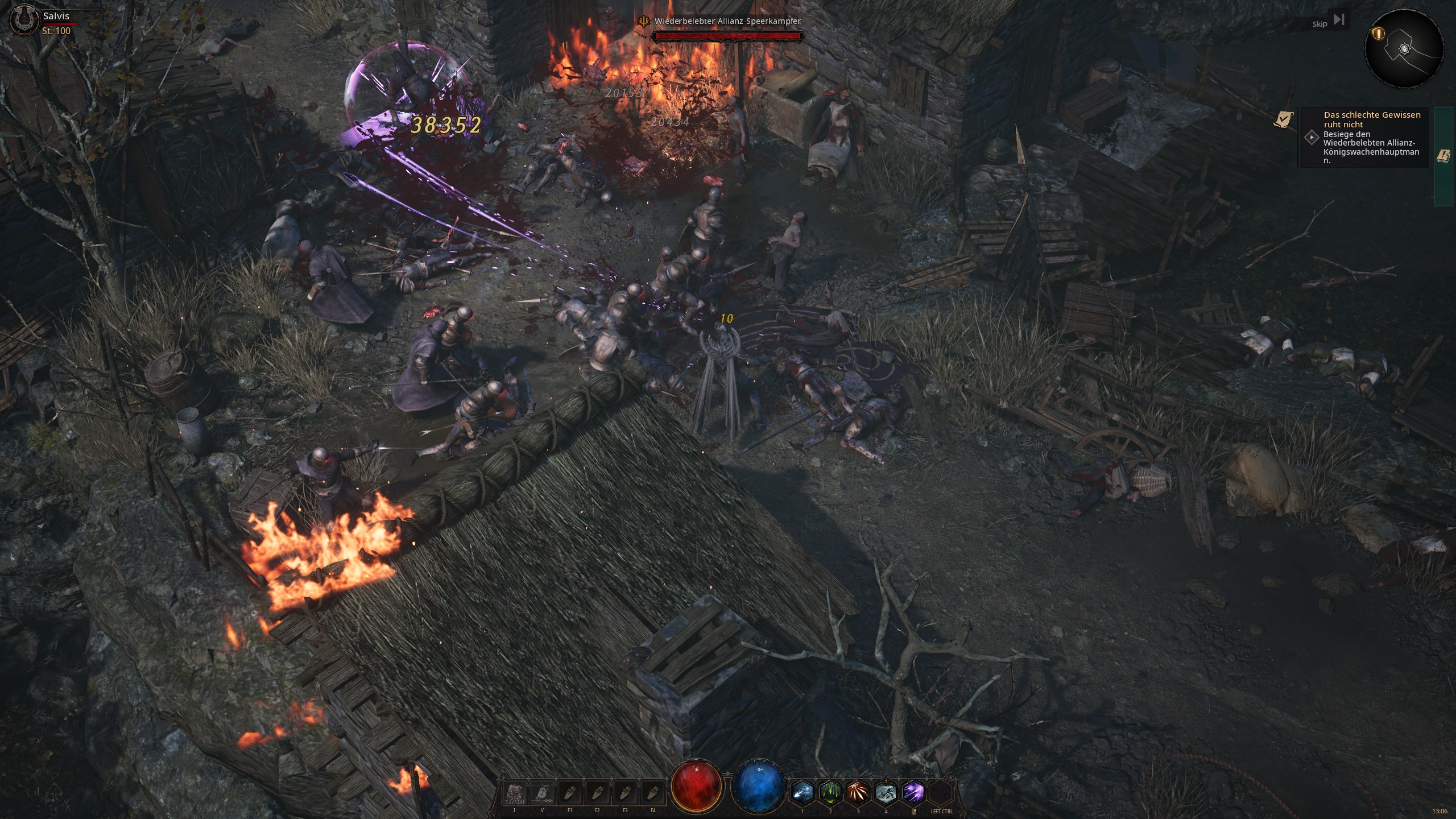Trigger the grey dash skill with 3 charges
The image size is (1456, 819).
[x=886, y=792]
